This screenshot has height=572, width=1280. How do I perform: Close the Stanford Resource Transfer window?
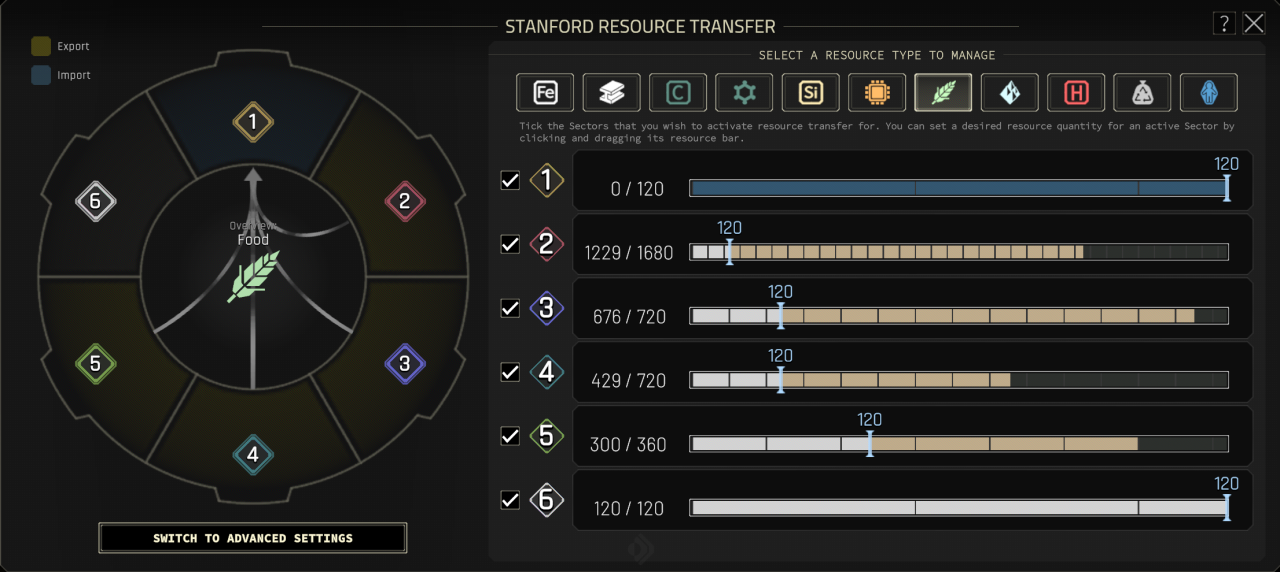1254,23
